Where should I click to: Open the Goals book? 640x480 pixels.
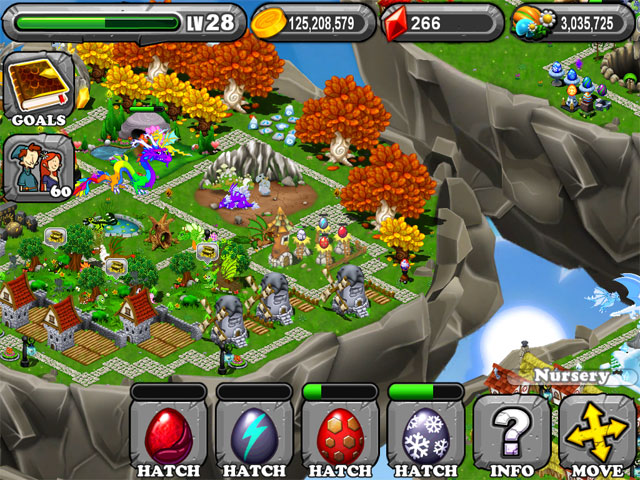tap(40, 90)
